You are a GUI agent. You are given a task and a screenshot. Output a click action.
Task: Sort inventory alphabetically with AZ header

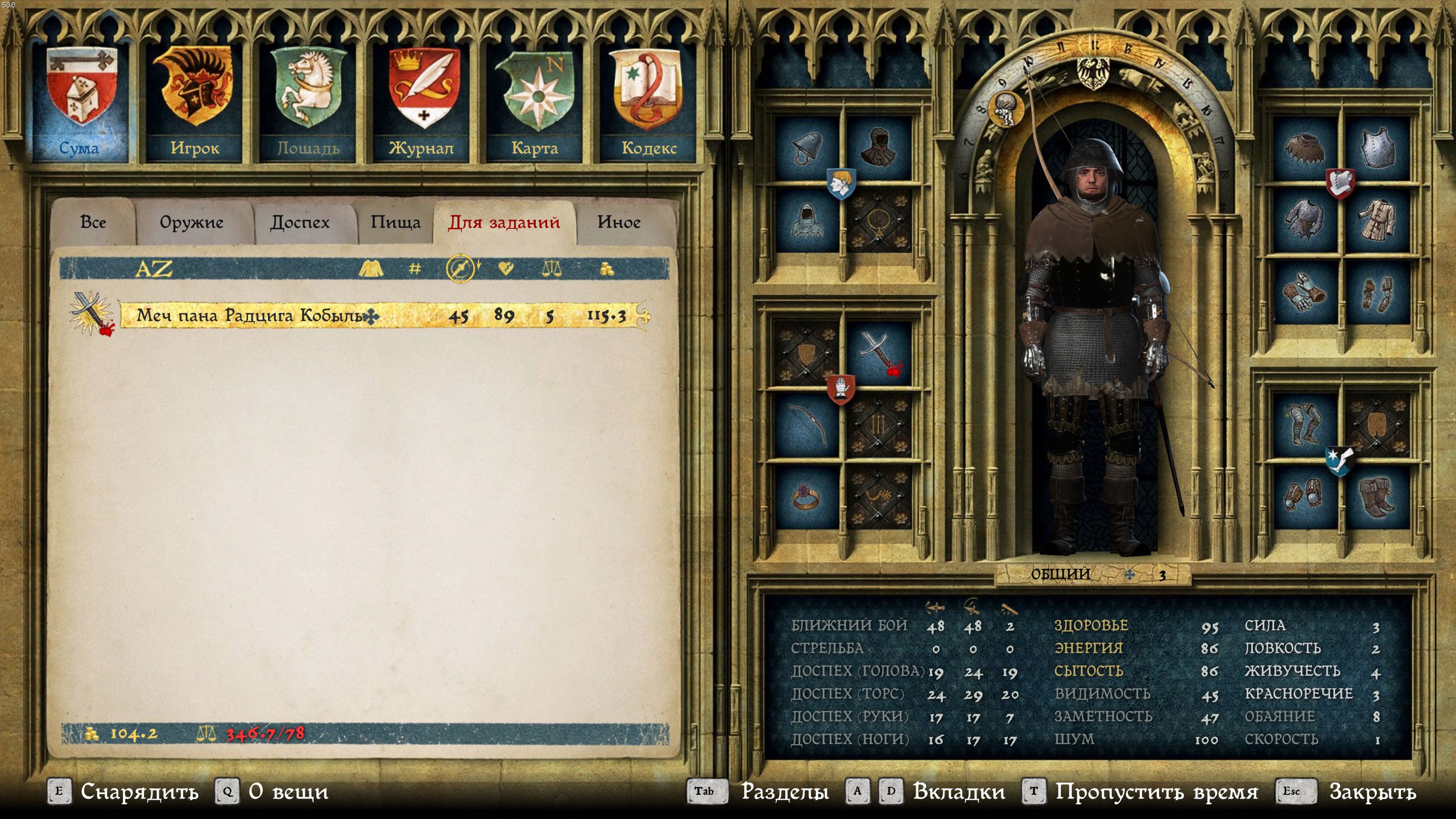point(154,268)
